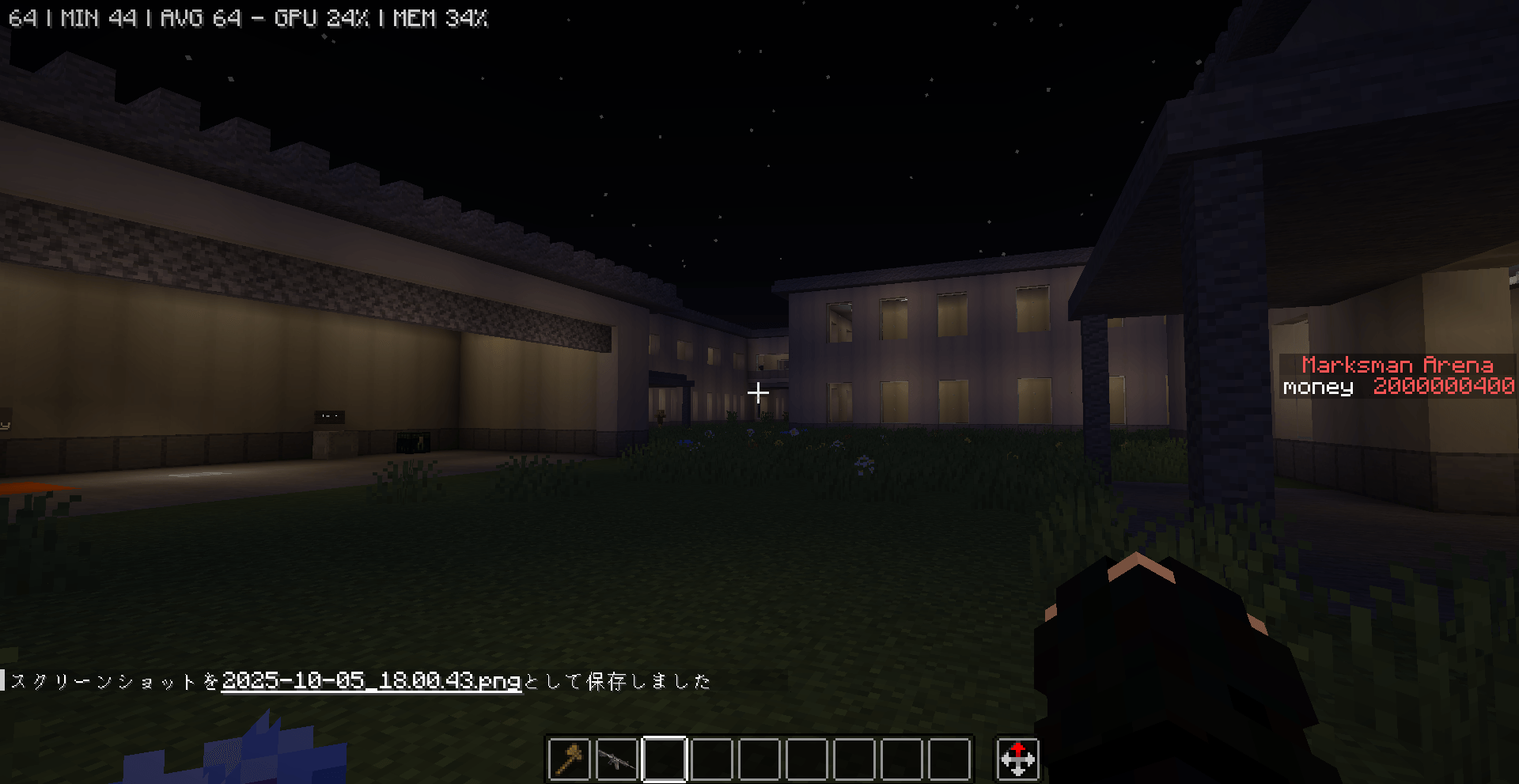The image size is (1519, 784).
Task: Click the ninth empty hotbar slot
Action: pyautogui.click(x=949, y=760)
